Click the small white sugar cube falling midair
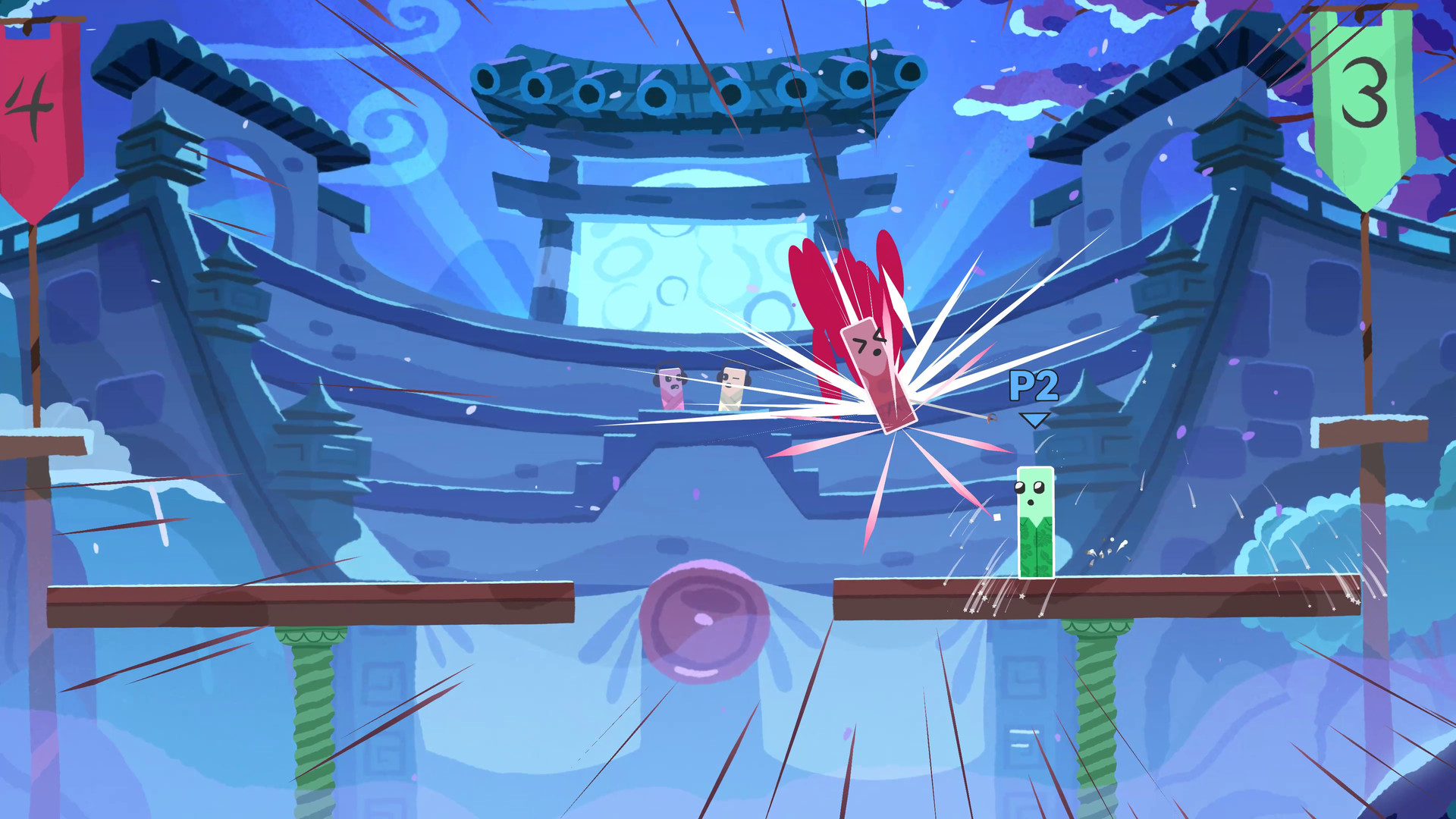1456x819 pixels. coord(997,517)
